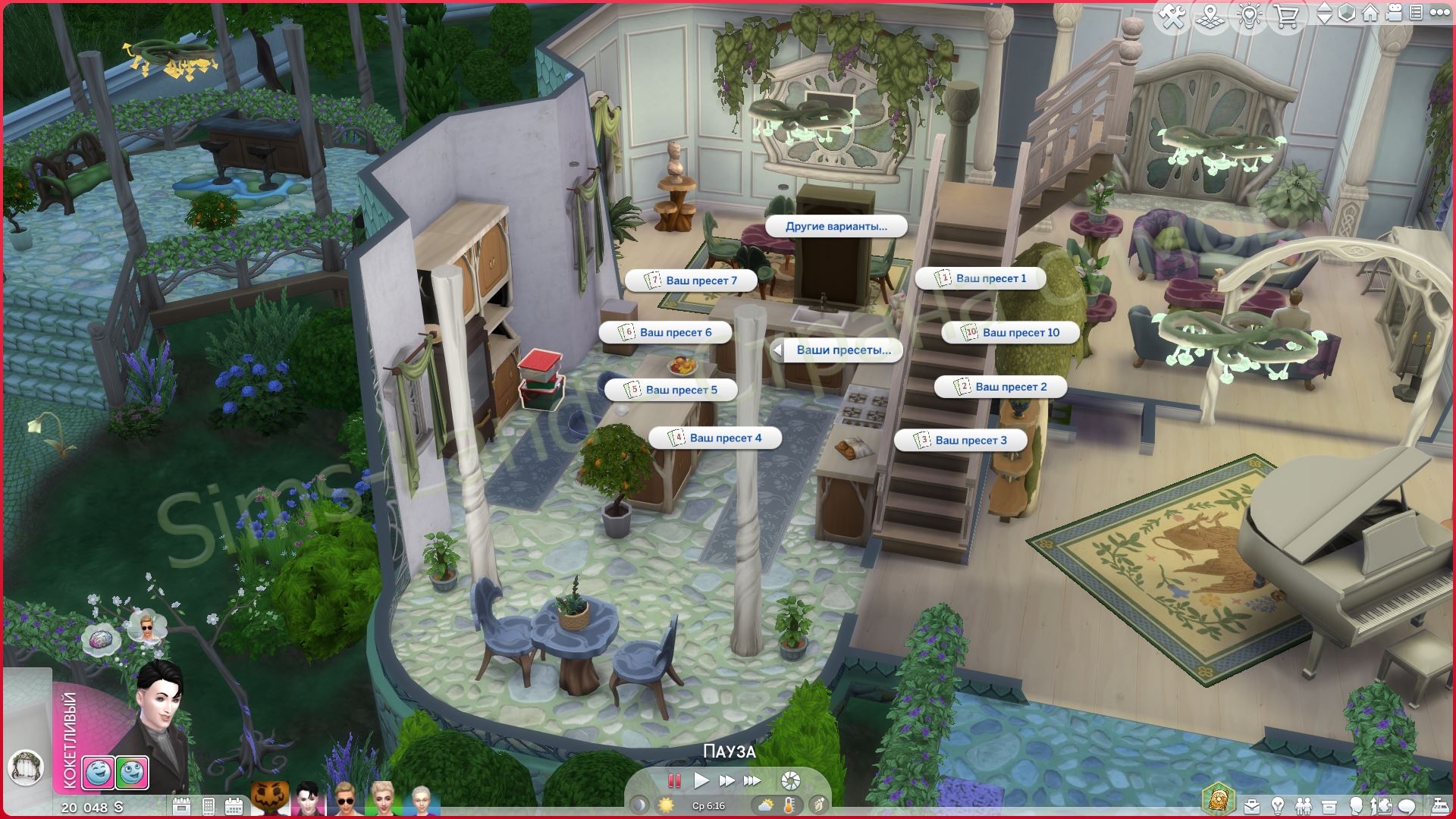The image size is (1456, 819).
Task: Select "Ваш пресет 3" option
Action: click(x=961, y=440)
